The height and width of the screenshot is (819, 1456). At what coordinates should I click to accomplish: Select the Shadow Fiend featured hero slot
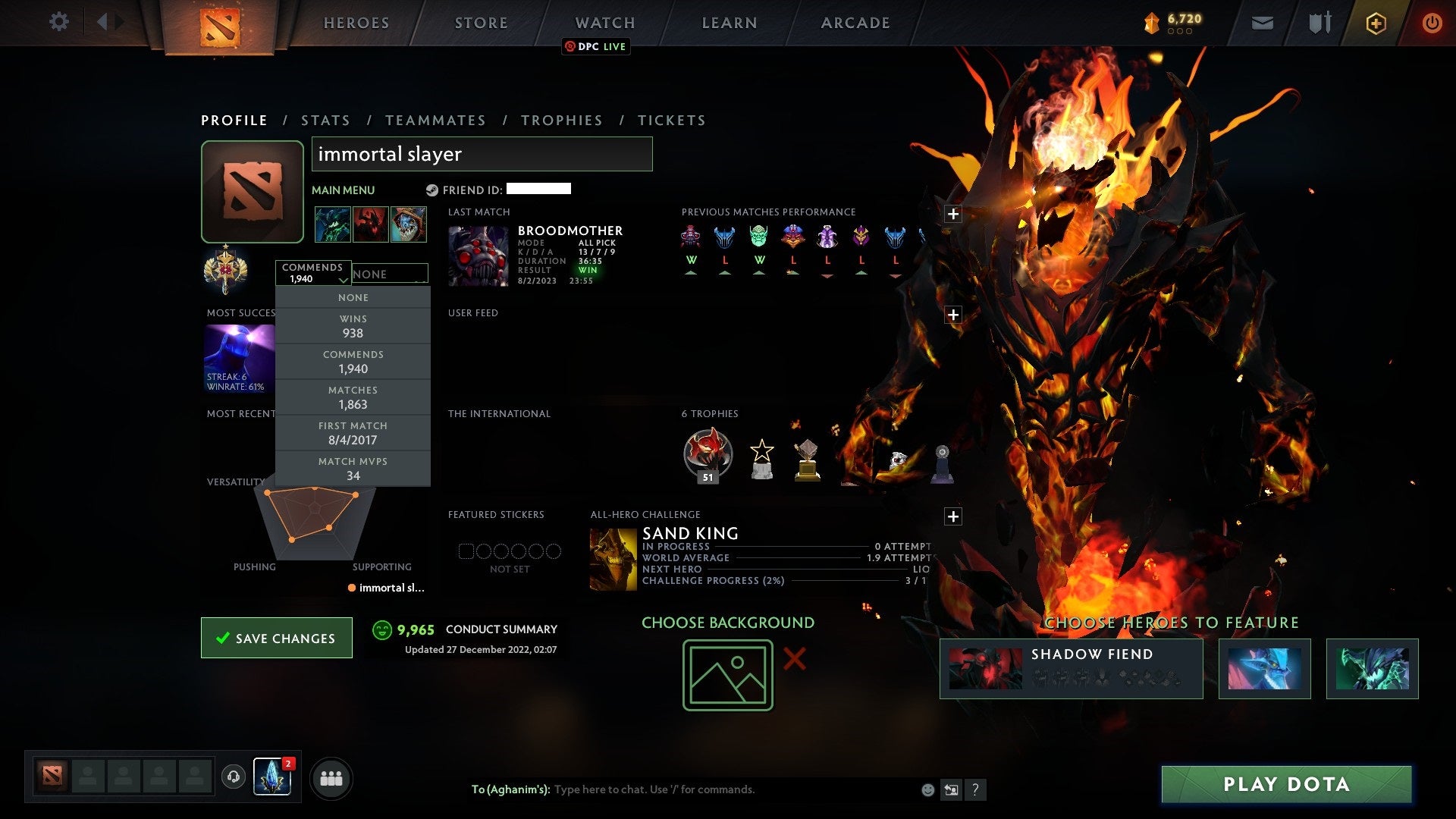click(1071, 668)
